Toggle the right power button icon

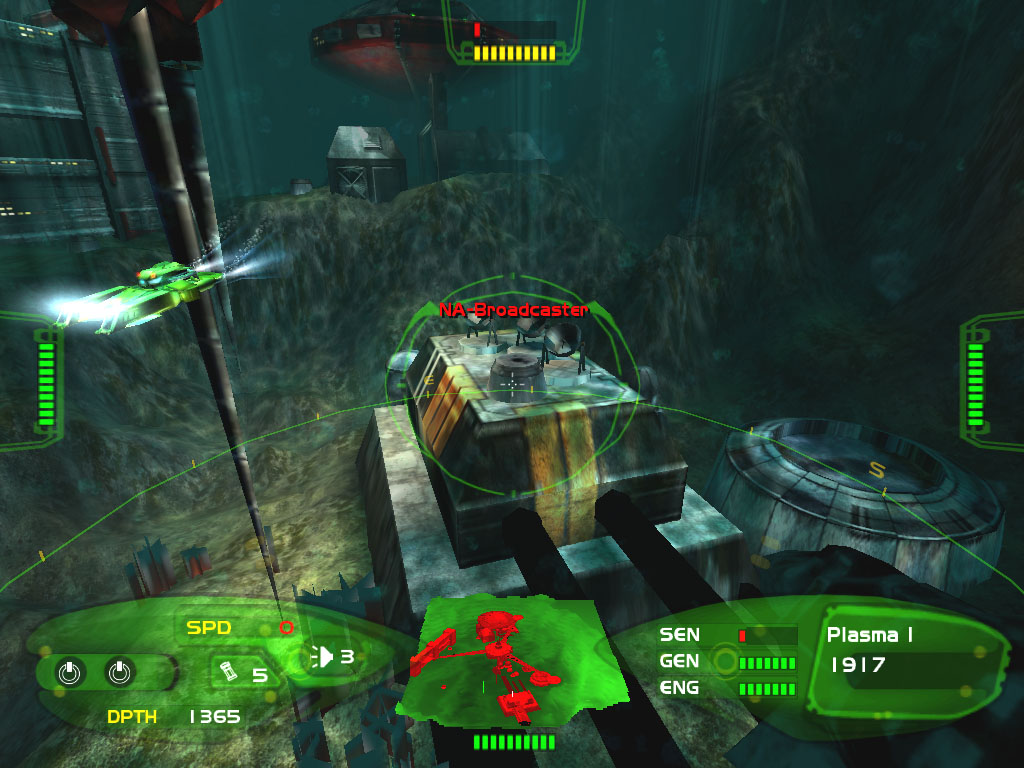tap(118, 673)
